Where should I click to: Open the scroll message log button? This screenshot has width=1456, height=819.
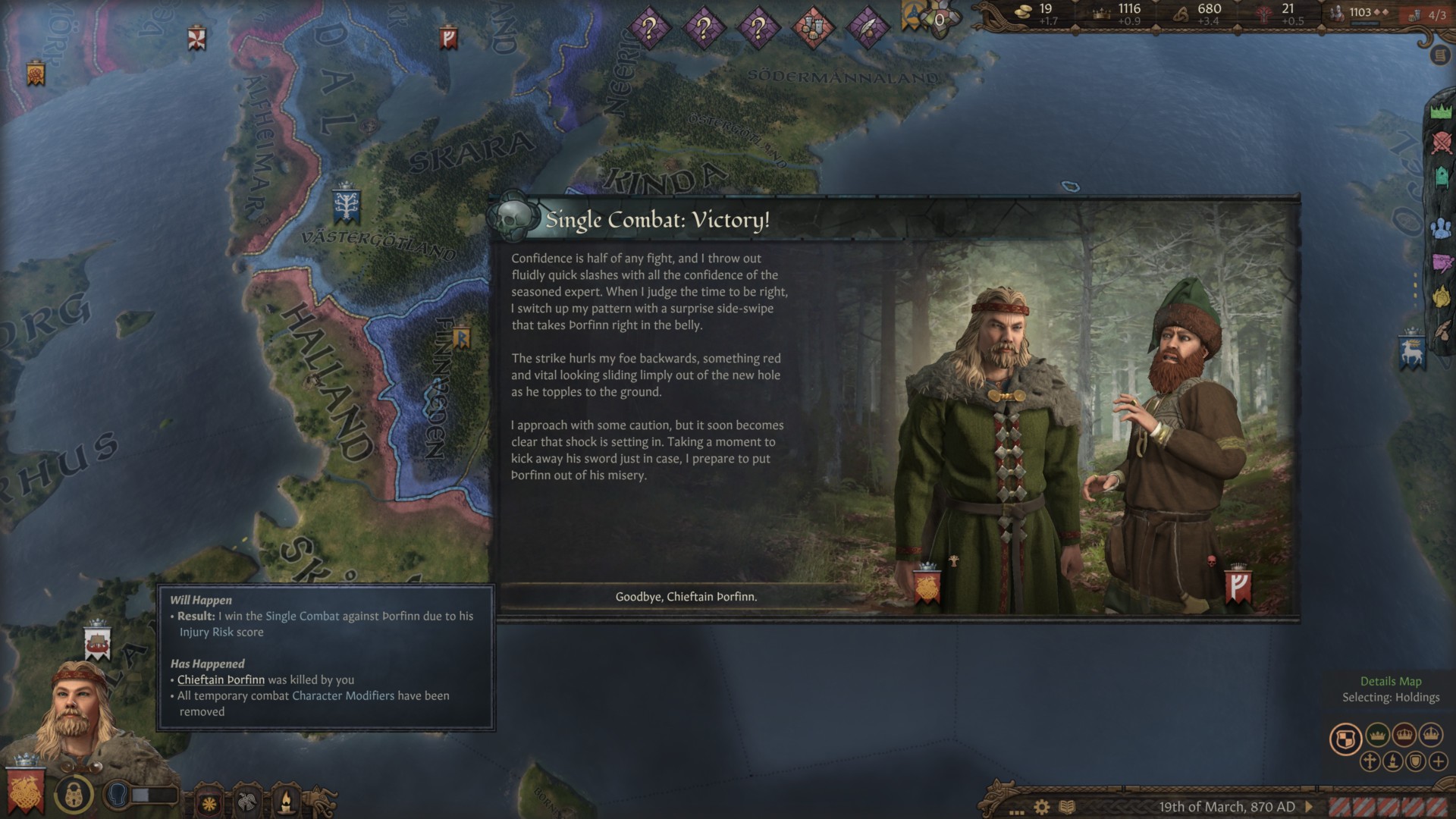[1439, 55]
